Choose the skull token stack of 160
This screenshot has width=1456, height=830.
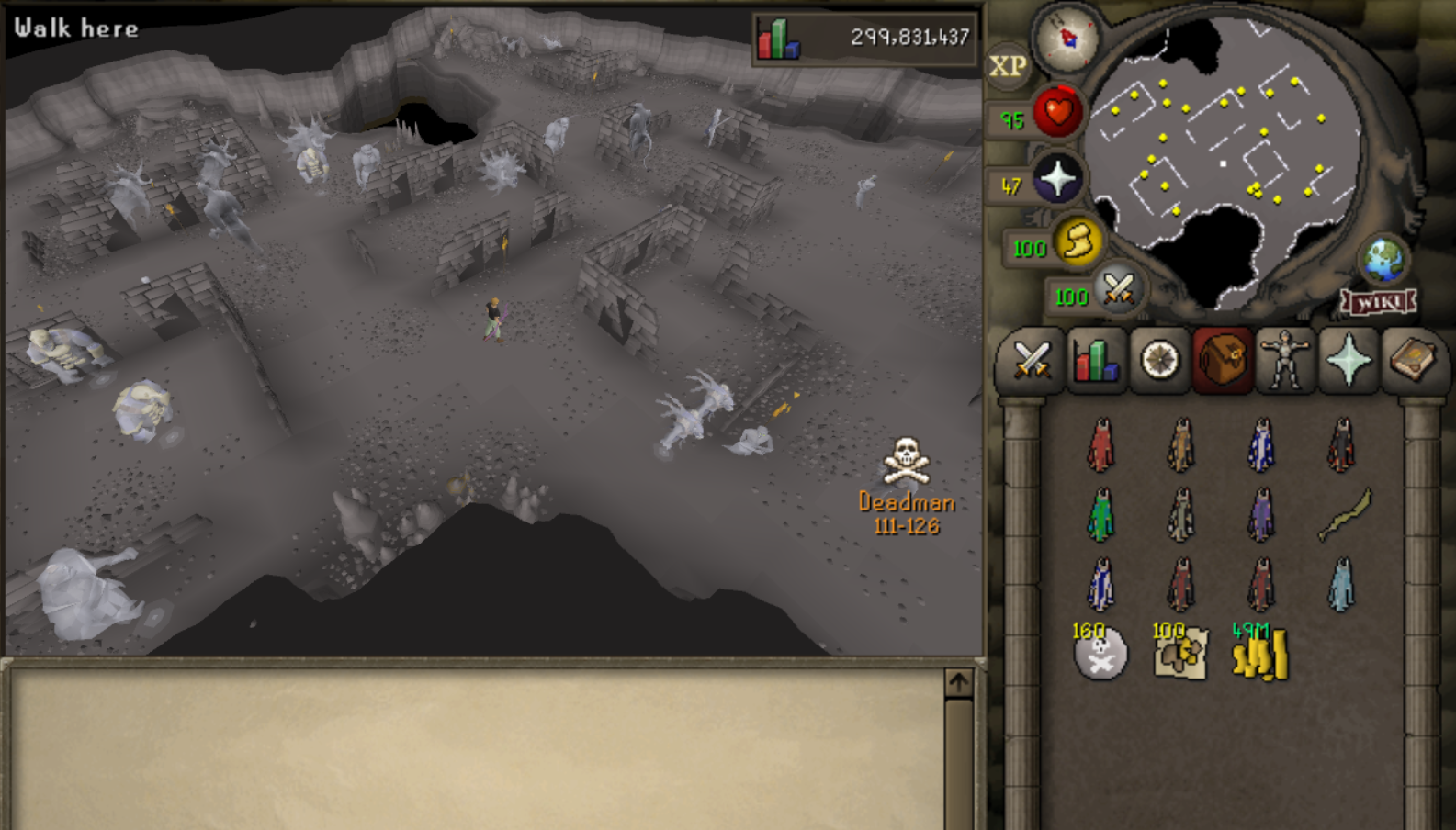1100,653
